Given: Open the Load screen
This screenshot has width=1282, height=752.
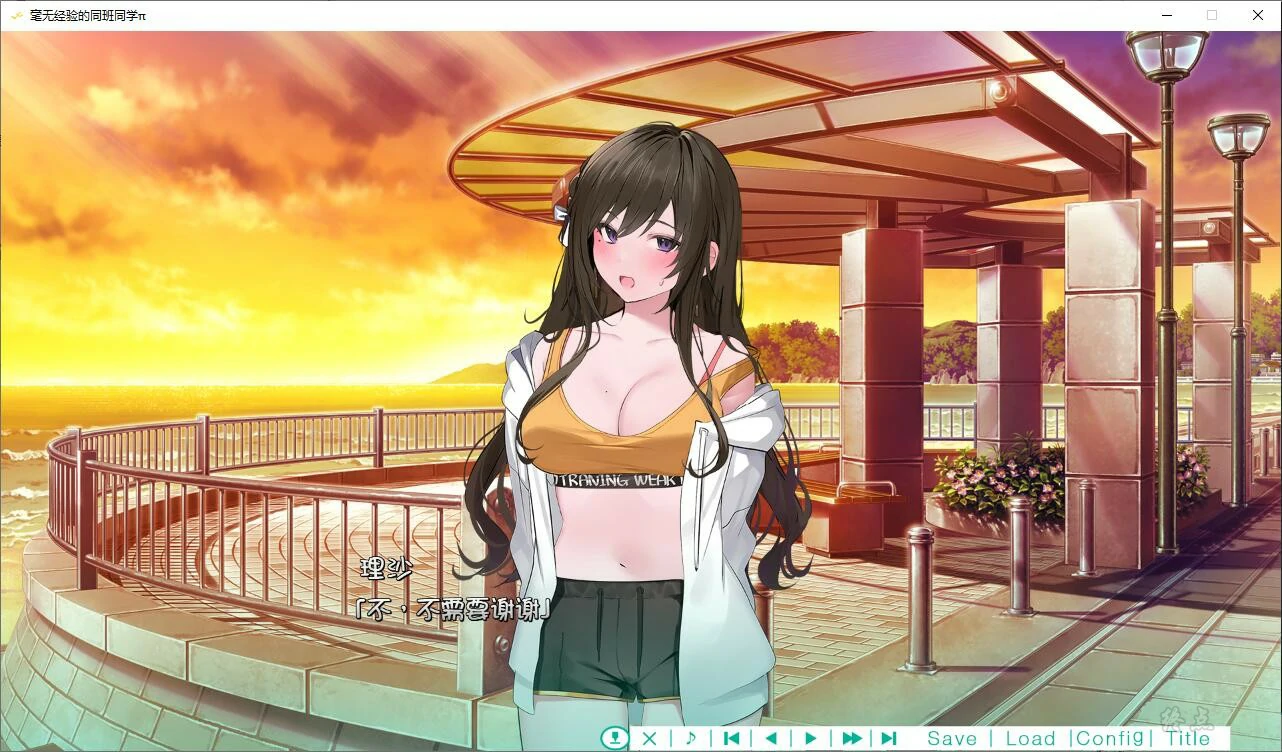Looking at the screenshot, I should click(1031, 737).
